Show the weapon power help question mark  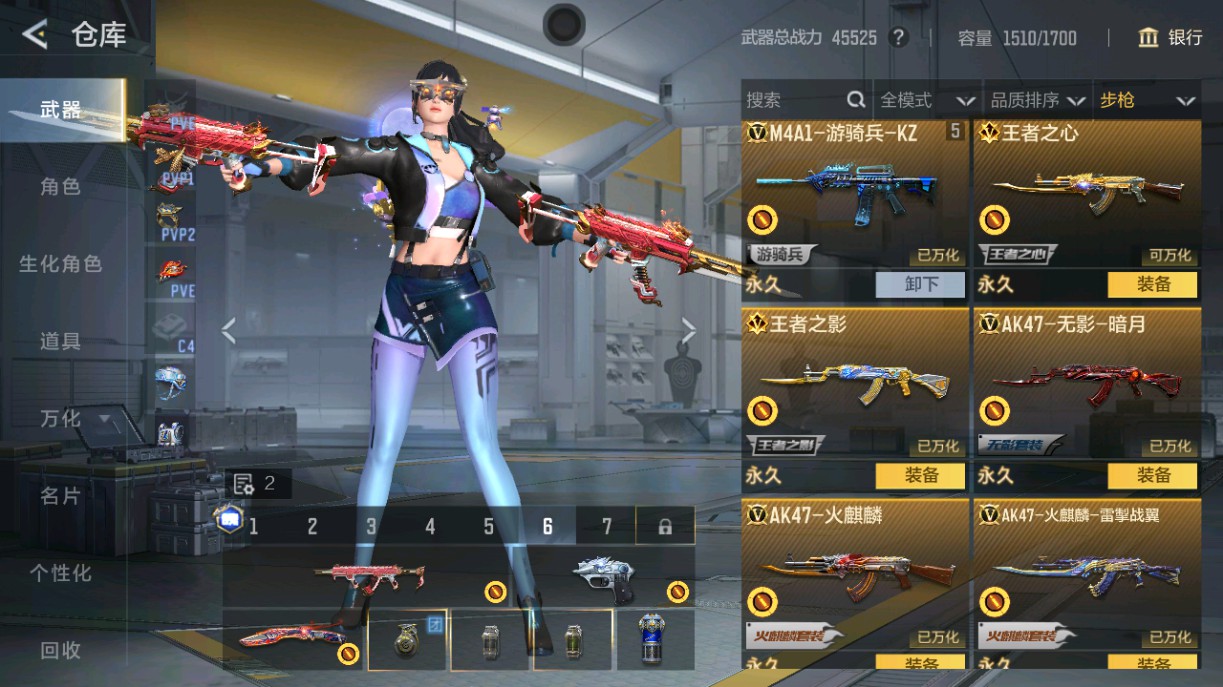(x=899, y=38)
